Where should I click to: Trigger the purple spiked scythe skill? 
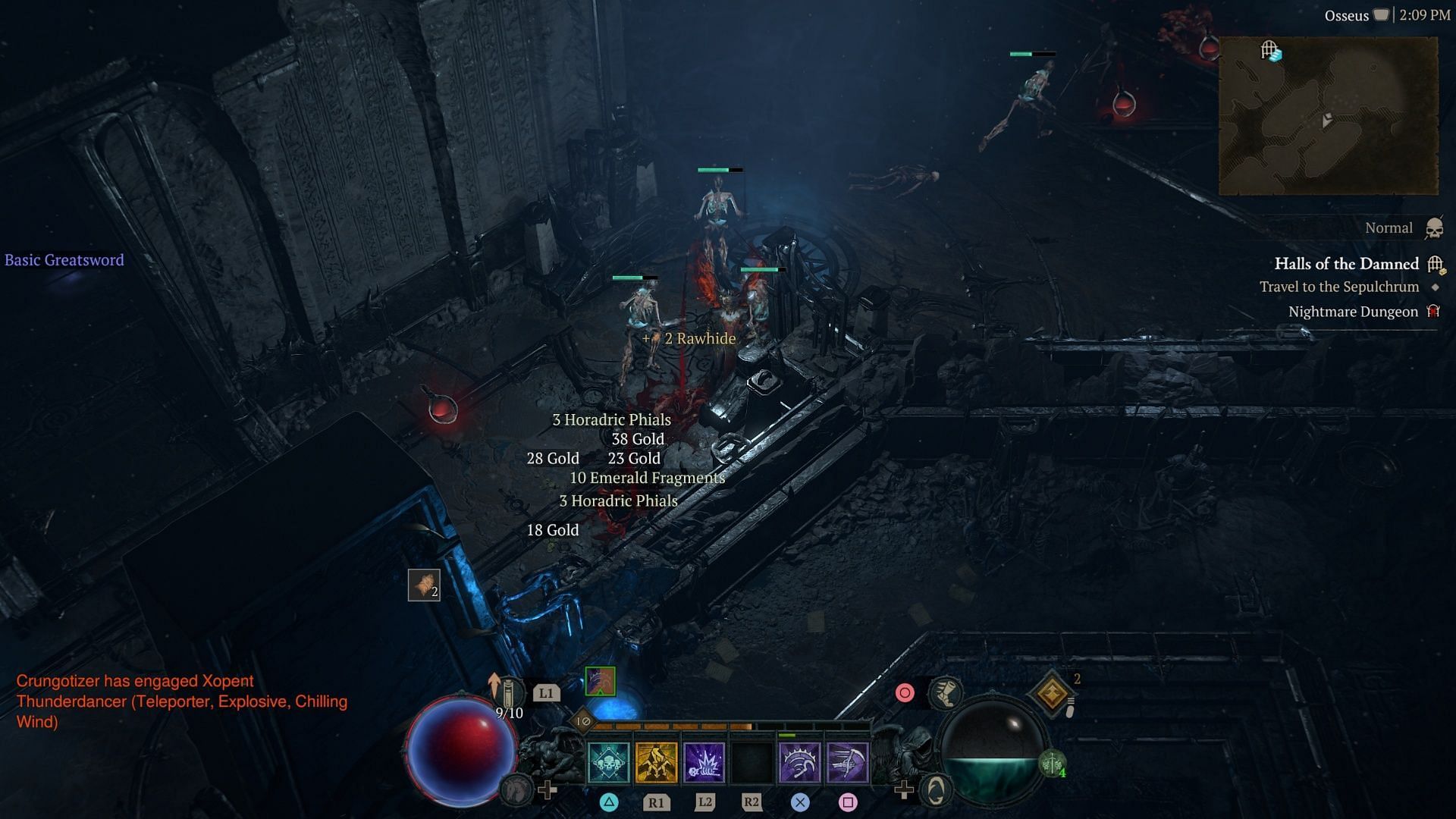click(x=799, y=762)
